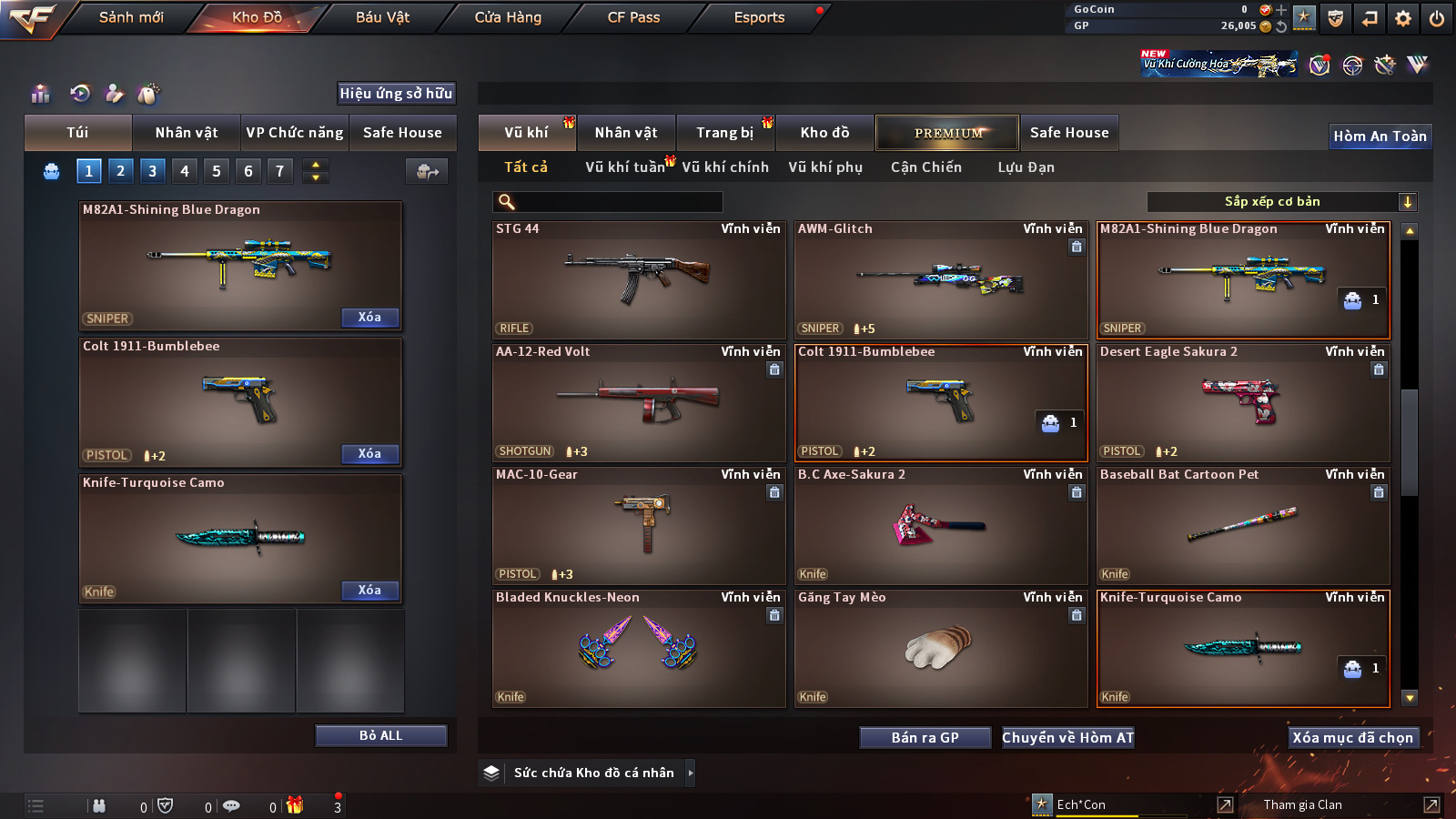Image resolution: width=1456 pixels, height=819 pixels.
Task: Open the Sảnh mới lobby tab
Action: pyautogui.click(x=131, y=17)
